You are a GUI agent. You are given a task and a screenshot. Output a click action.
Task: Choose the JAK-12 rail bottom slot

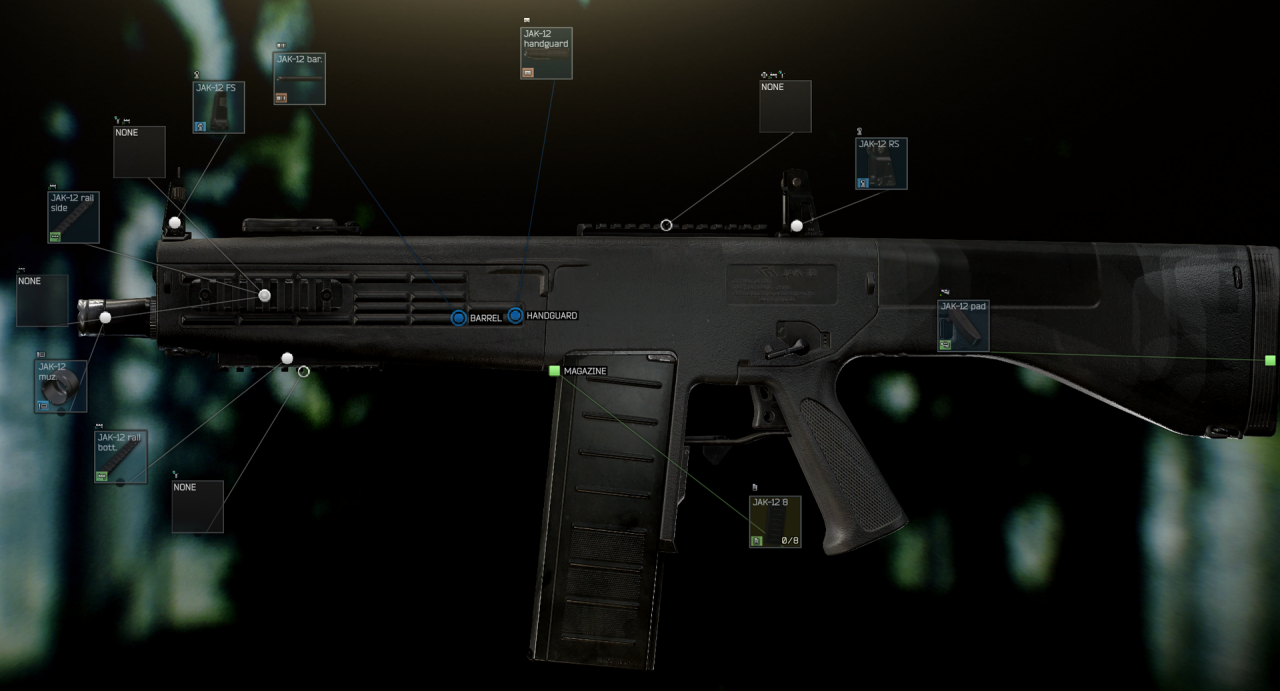(x=121, y=457)
